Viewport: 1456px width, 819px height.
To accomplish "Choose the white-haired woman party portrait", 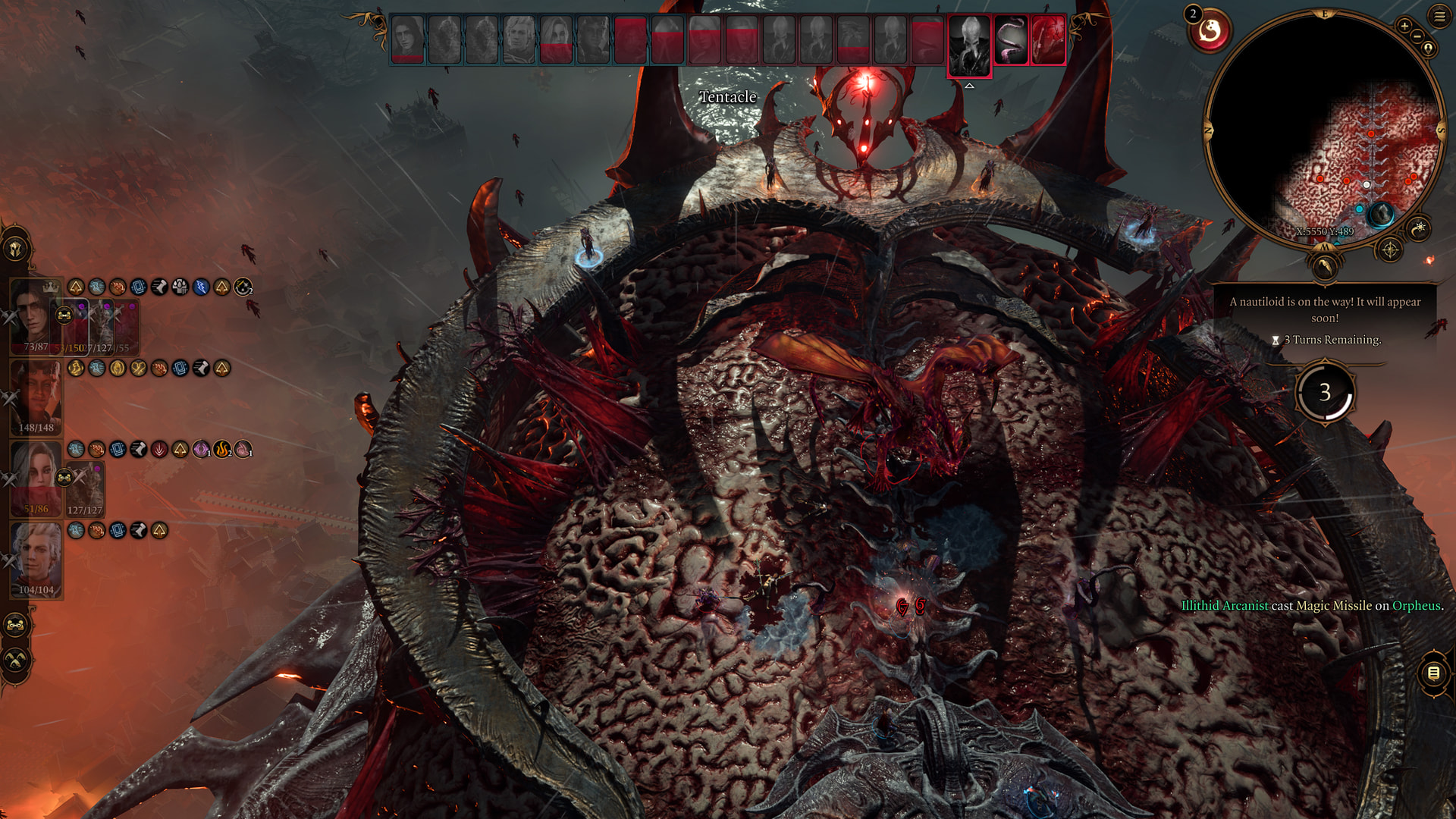I will [35, 477].
